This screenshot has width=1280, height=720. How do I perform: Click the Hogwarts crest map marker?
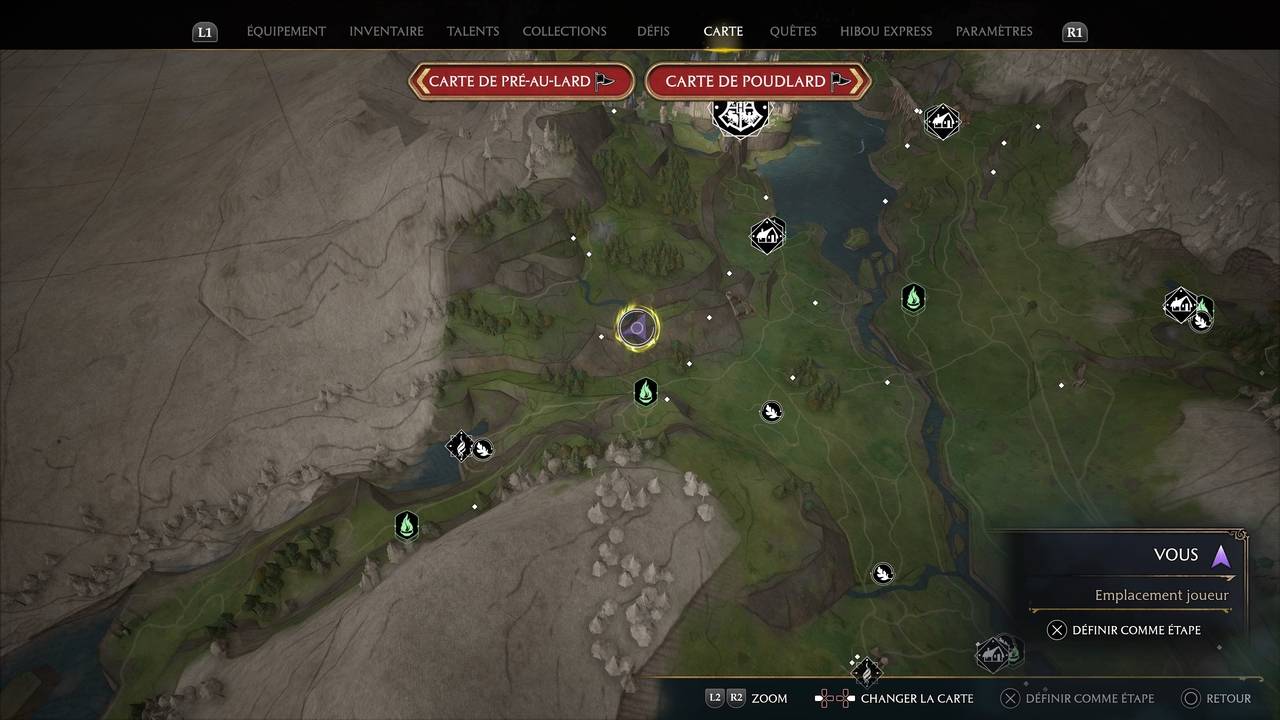[x=740, y=117]
